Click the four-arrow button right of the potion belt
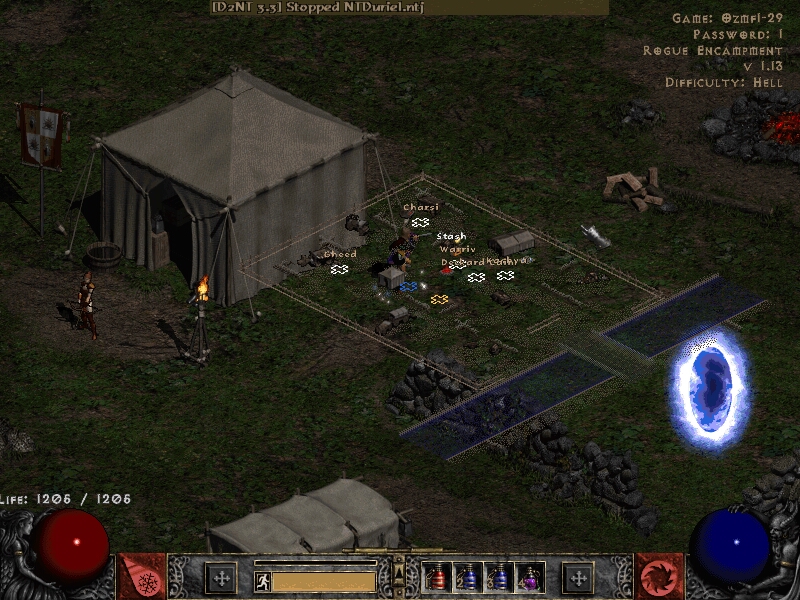Screen dimensions: 800x600 click(x=577, y=577)
